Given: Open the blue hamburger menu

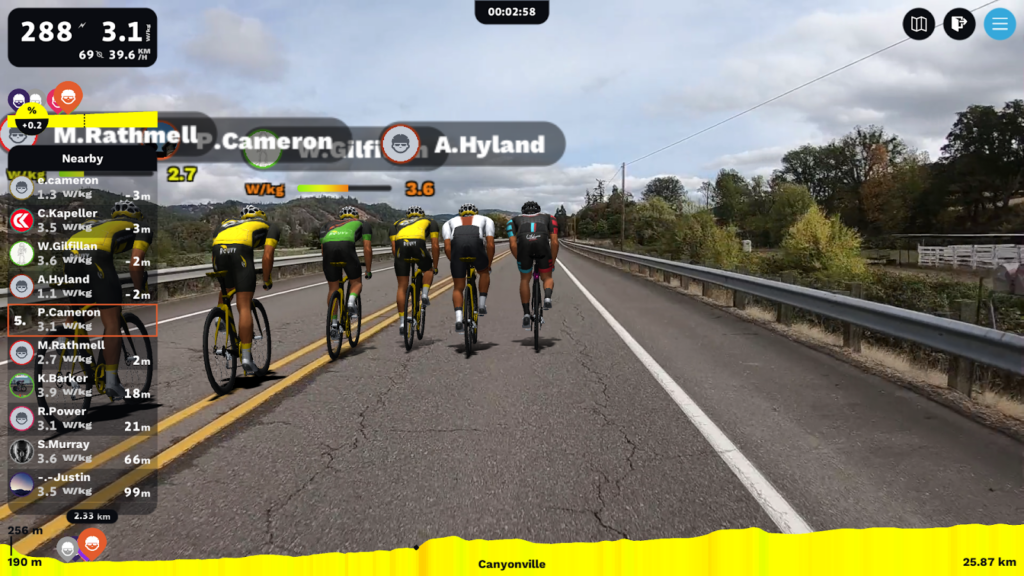Looking at the screenshot, I should coord(999,23).
